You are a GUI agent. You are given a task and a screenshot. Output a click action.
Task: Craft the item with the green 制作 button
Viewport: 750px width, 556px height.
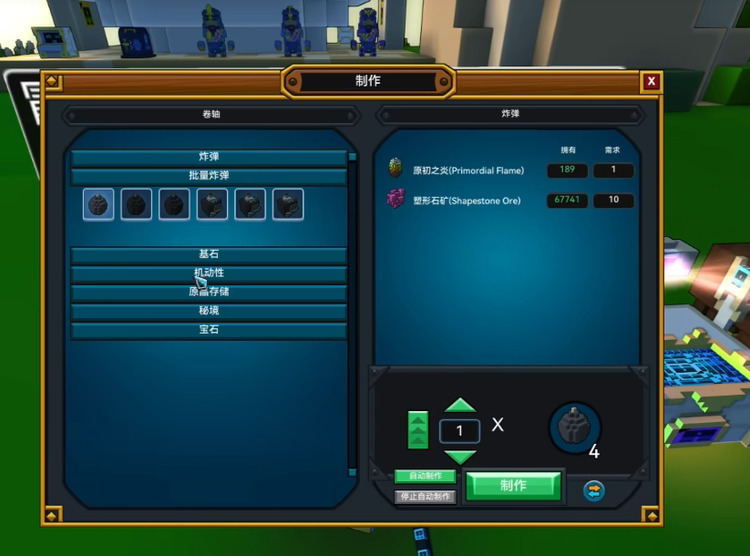click(x=513, y=485)
